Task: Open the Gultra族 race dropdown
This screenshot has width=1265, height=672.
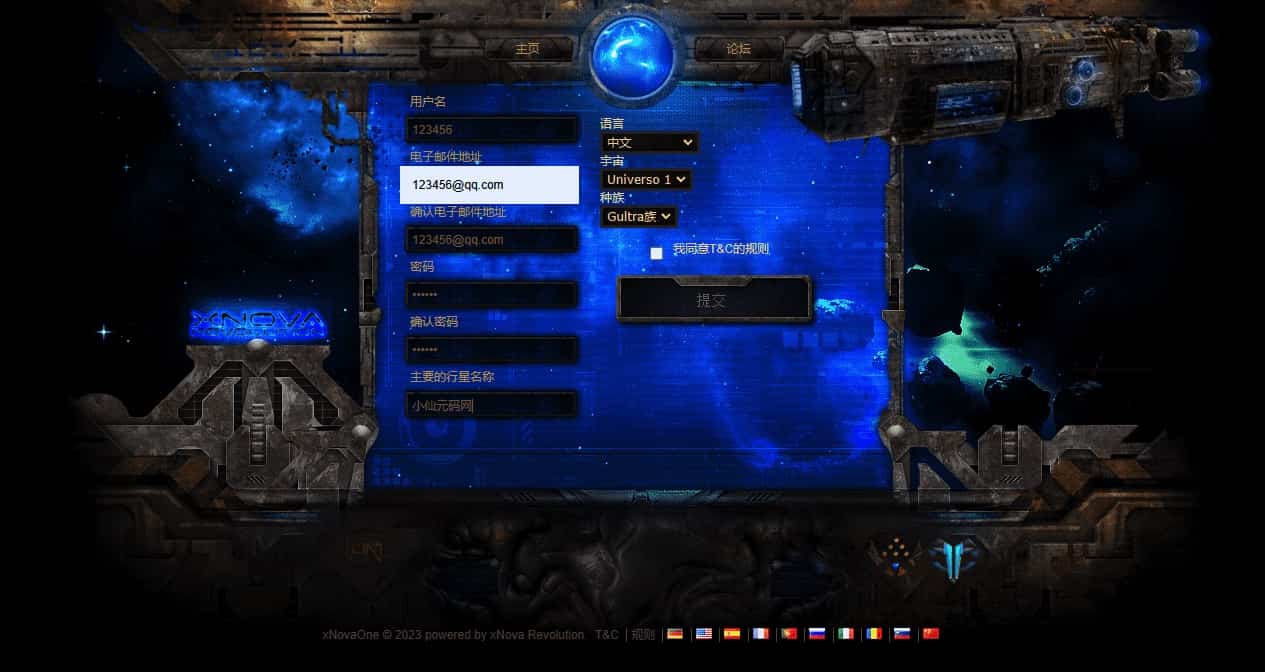Action: (x=638, y=217)
